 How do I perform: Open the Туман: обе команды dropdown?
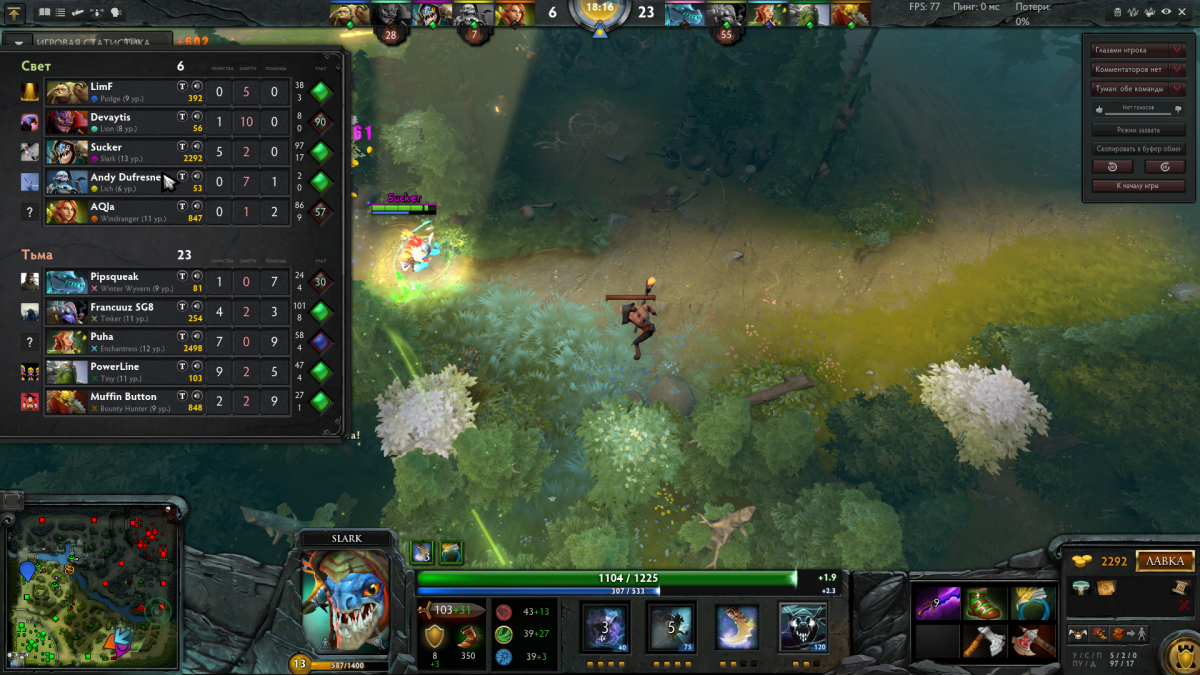coord(1138,88)
